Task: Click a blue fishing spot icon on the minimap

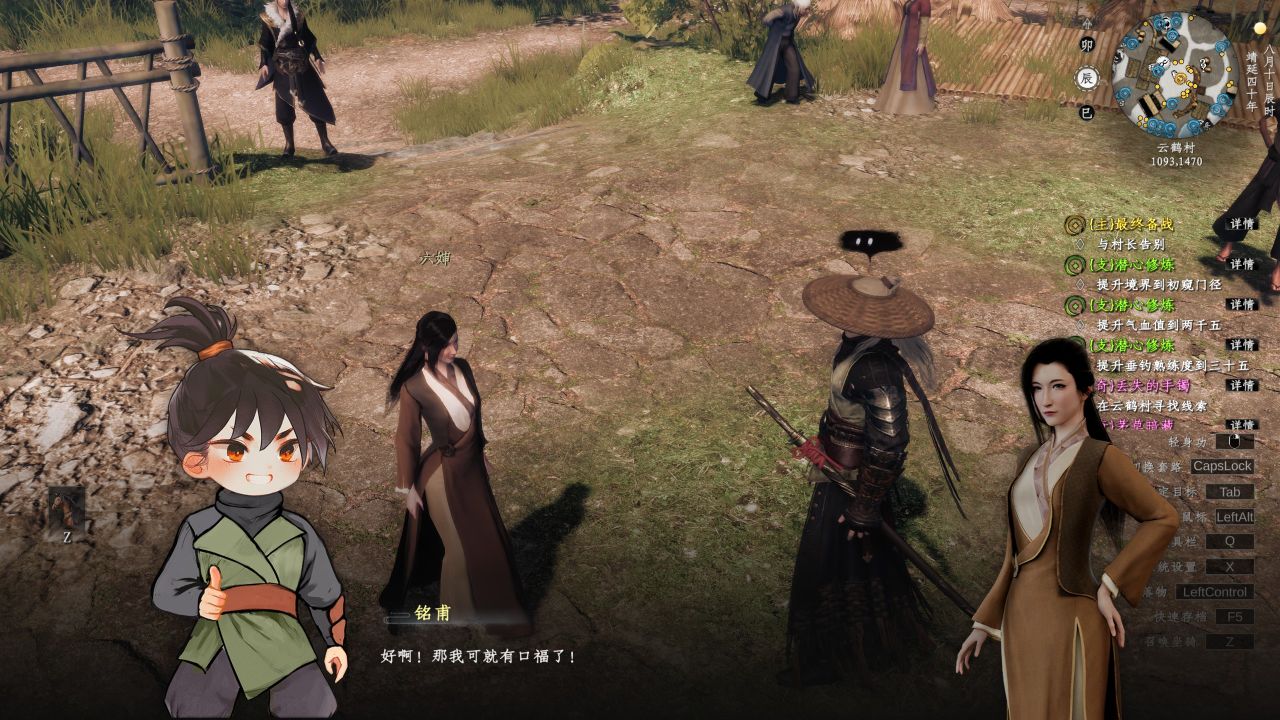Action: (1171, 36)
